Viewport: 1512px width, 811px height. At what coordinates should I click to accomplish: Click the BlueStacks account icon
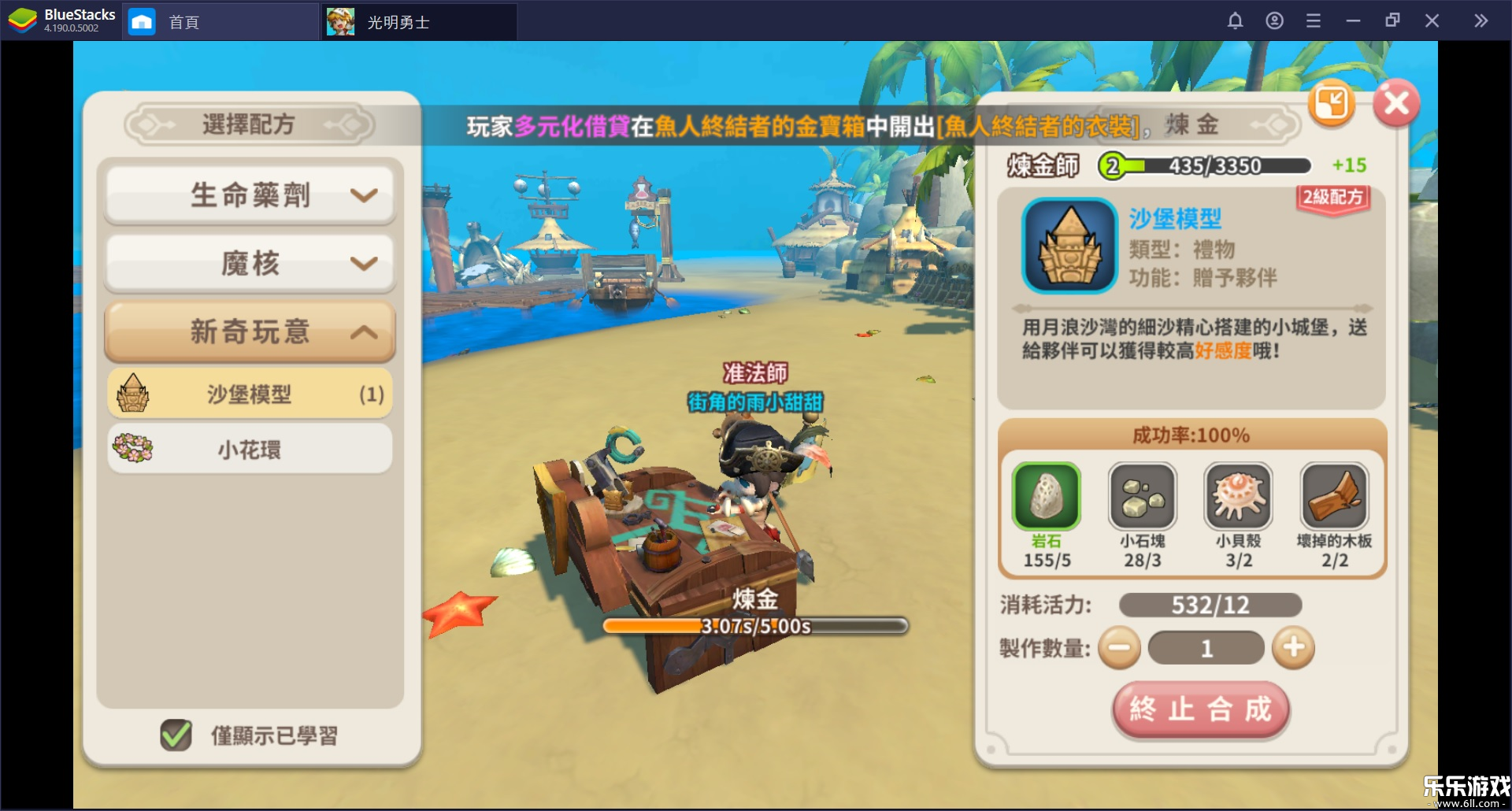(1275, 20)
